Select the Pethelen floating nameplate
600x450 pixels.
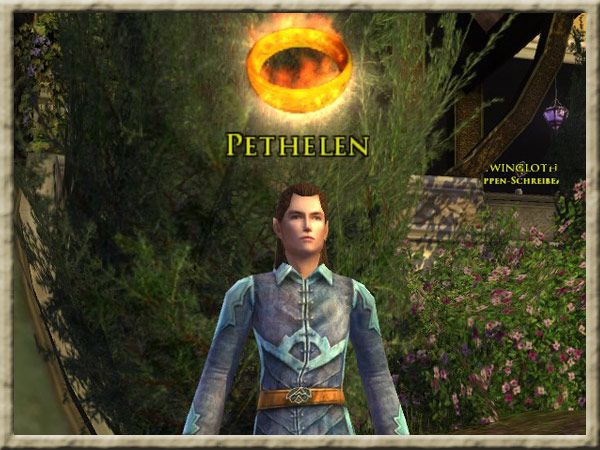click(298, 145)
